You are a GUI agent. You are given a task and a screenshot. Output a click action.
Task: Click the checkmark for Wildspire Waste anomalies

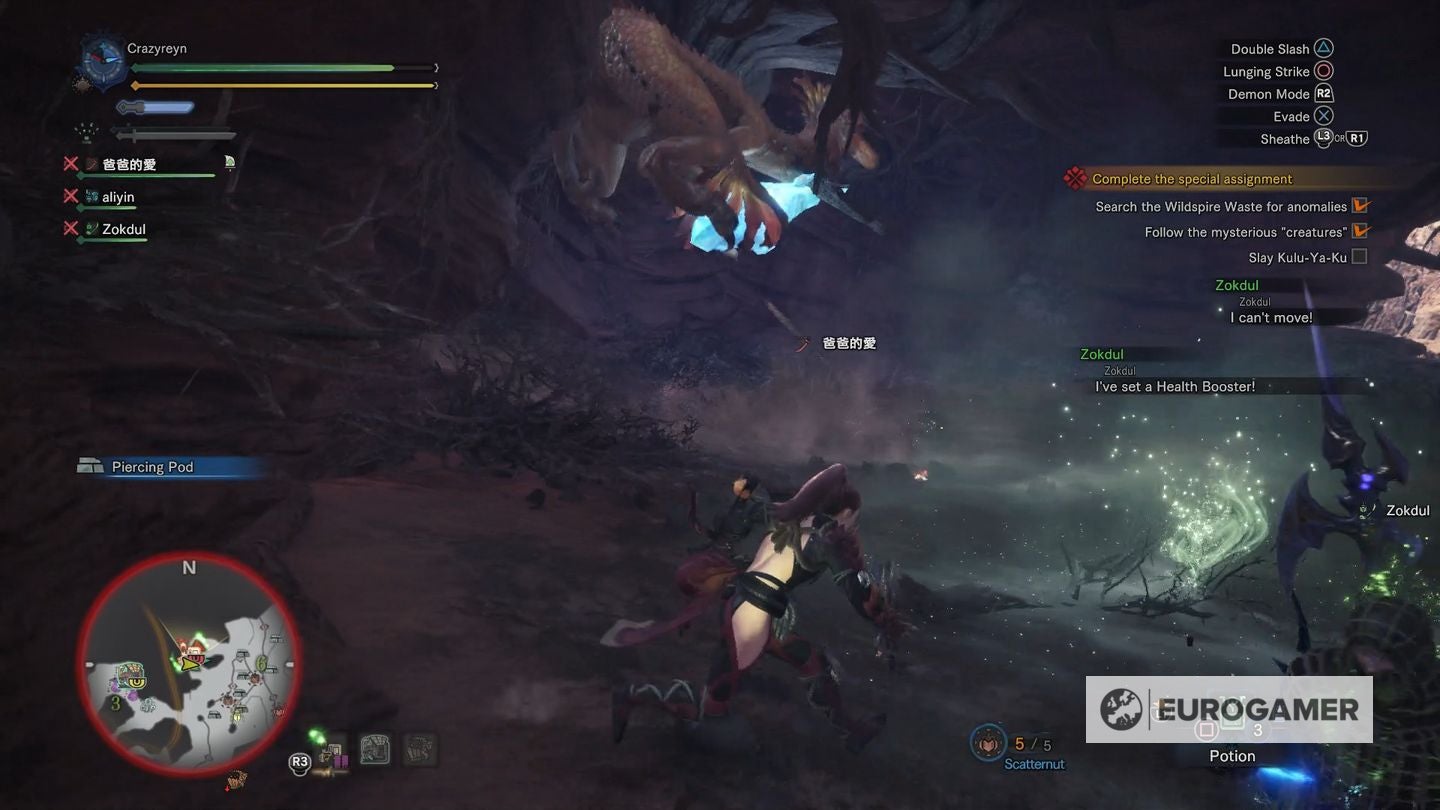[x=1360, y=205]
